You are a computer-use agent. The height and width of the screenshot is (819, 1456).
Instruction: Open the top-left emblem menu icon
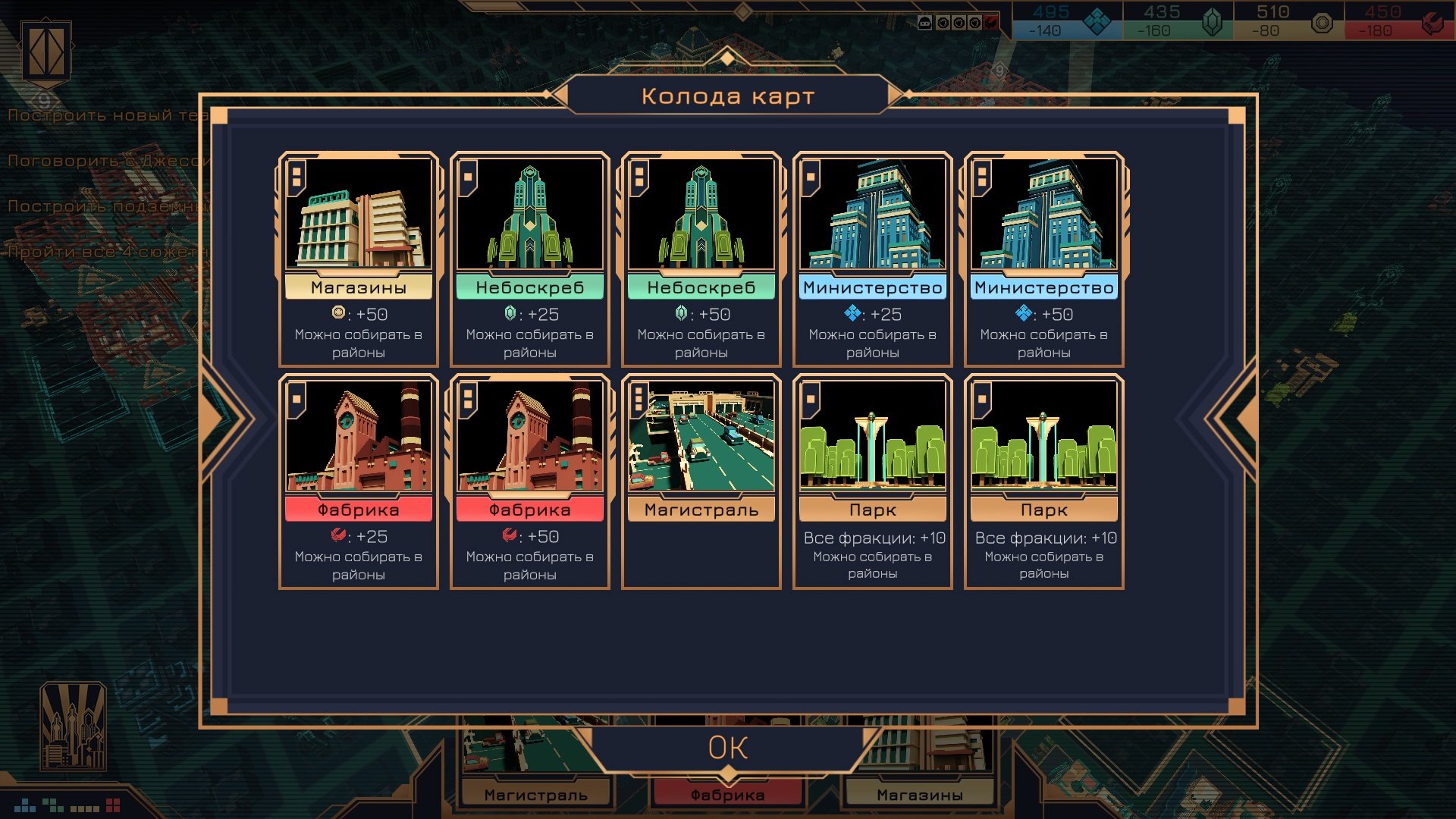click(46, 52)
